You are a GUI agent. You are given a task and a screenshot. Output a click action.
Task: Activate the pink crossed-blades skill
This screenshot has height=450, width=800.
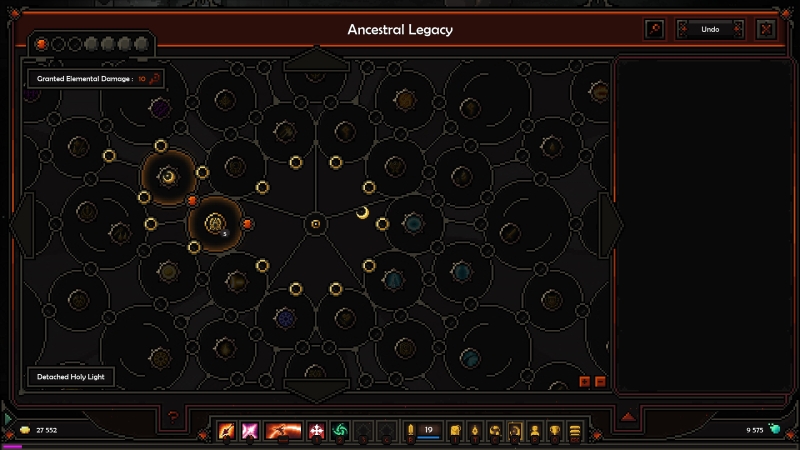[x=250, y=431]
